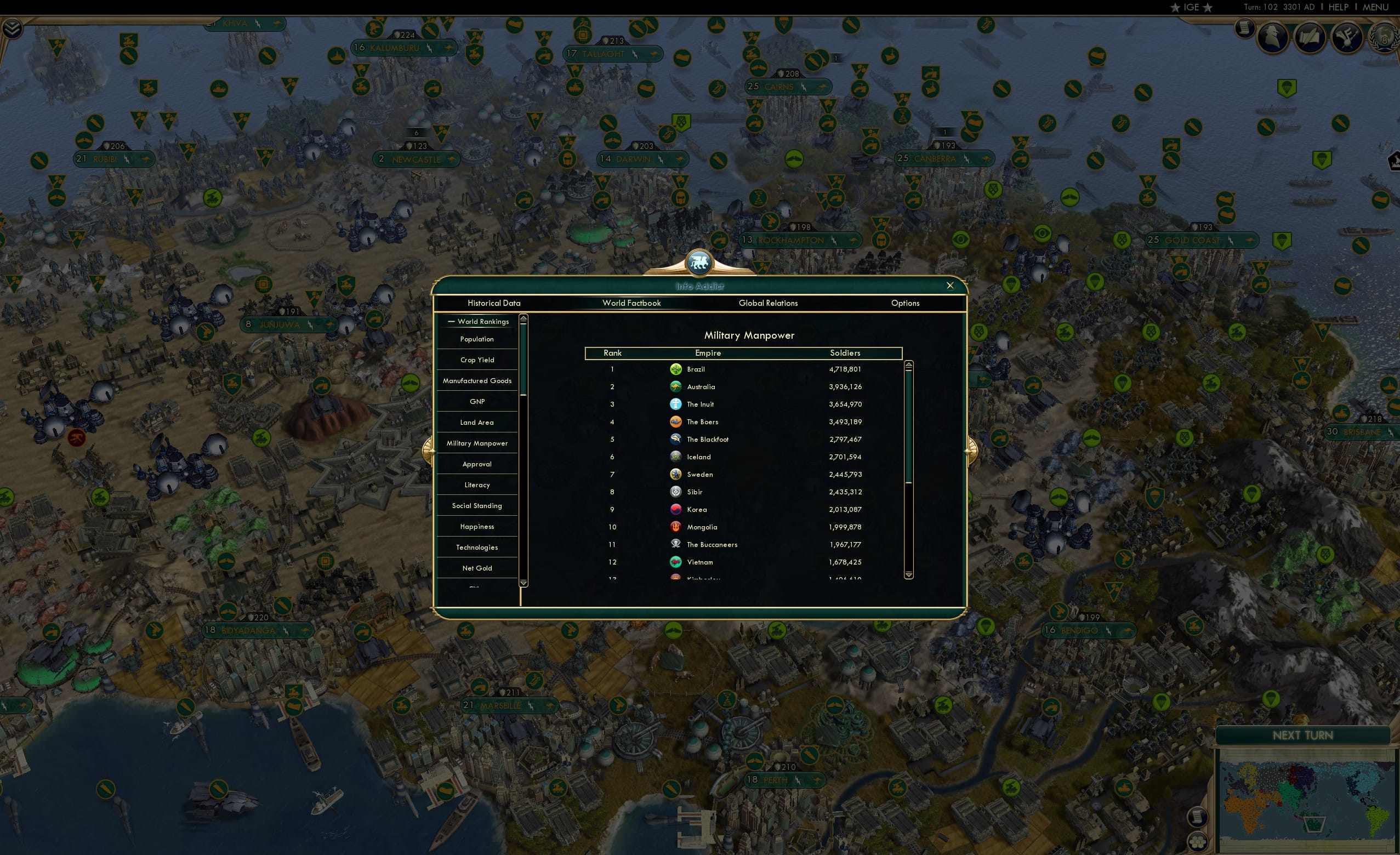Viewport: 1400px width, 855px height.
Task: Click the Buccaneers skull emblem in row 11
Action: (675, 544)
